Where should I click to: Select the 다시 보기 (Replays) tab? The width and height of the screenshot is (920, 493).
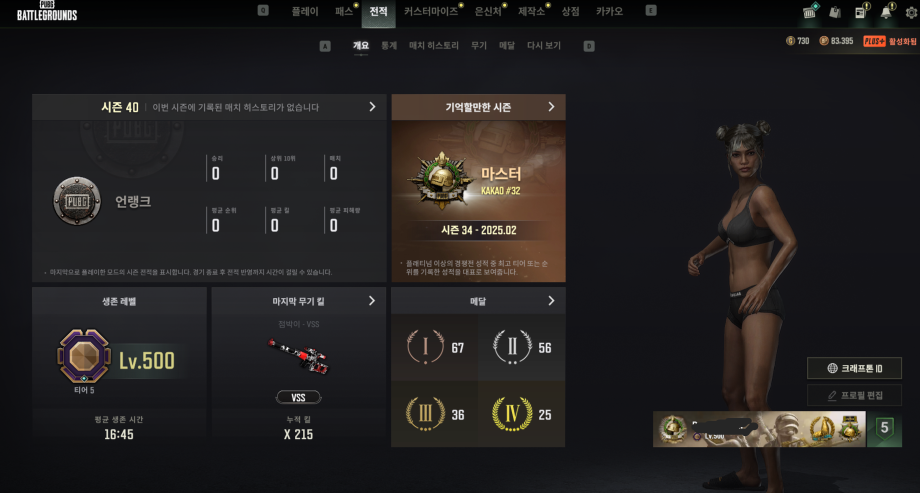pyautogui.click(x=544, y=45)
